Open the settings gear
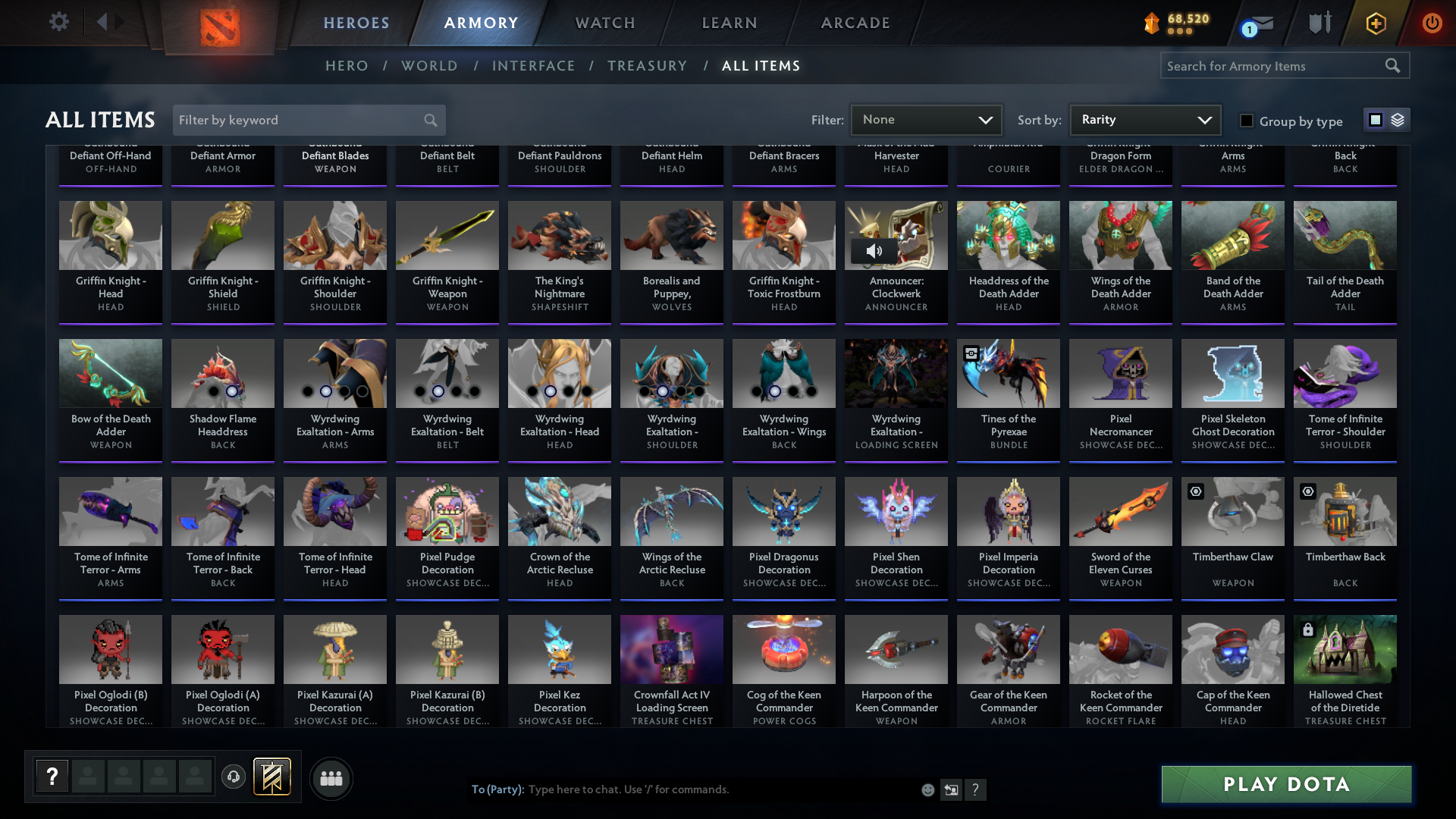Image resolution: width=1456 pixels, height=819 pixels. point(58,22)
